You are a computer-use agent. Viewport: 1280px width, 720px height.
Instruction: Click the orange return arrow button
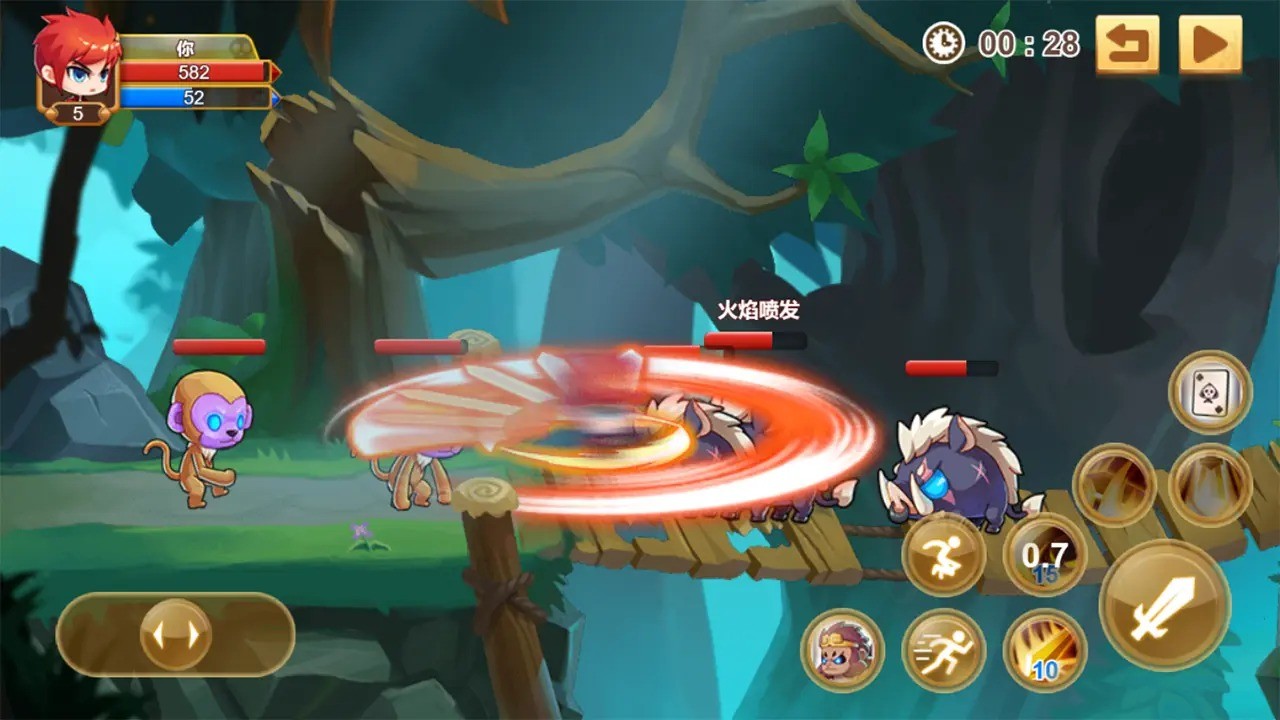pos(1127,45)
